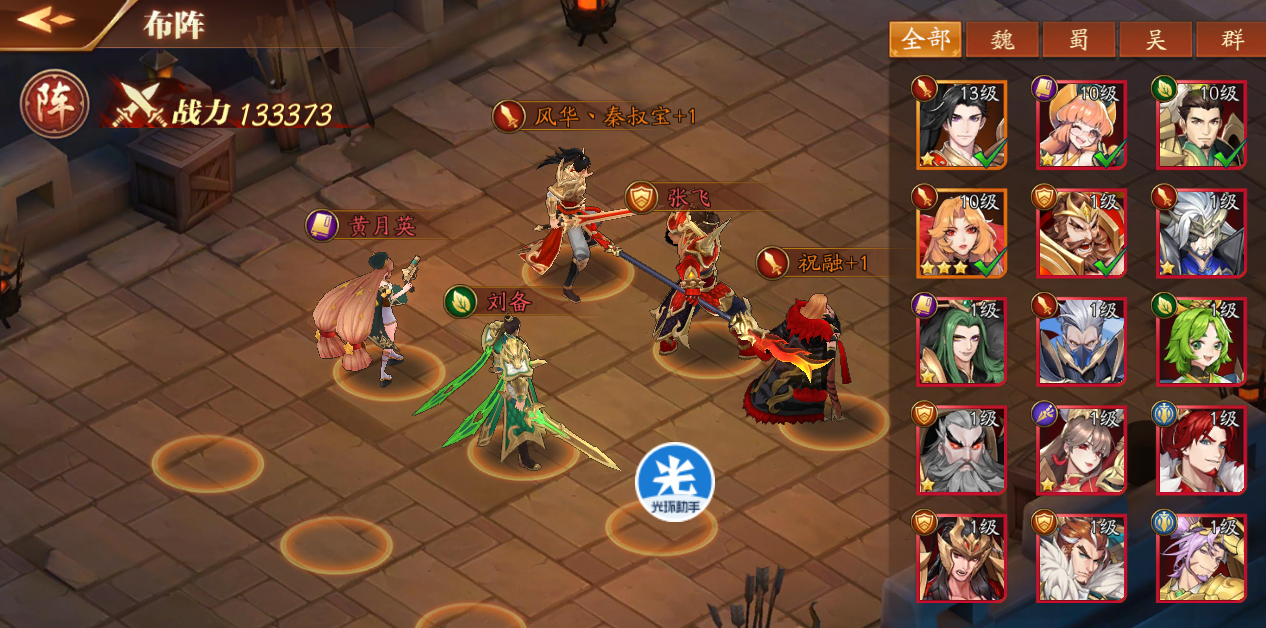The image size is (1266, 628).
Task: Select the short green-haired girl portrait
Action: 1201,341
